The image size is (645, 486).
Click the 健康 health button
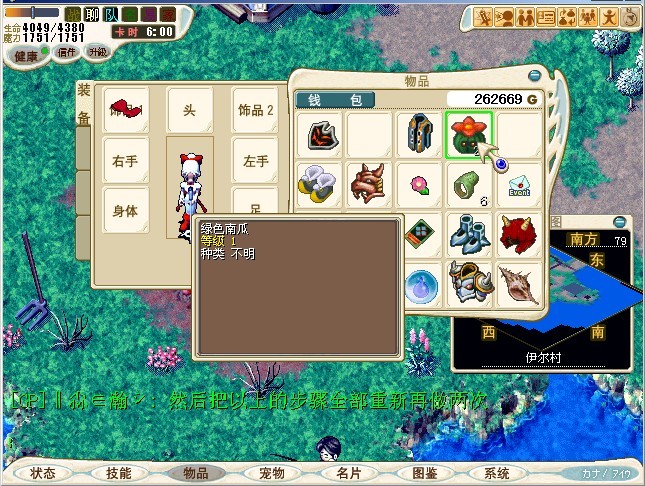(x=26, y=54)
